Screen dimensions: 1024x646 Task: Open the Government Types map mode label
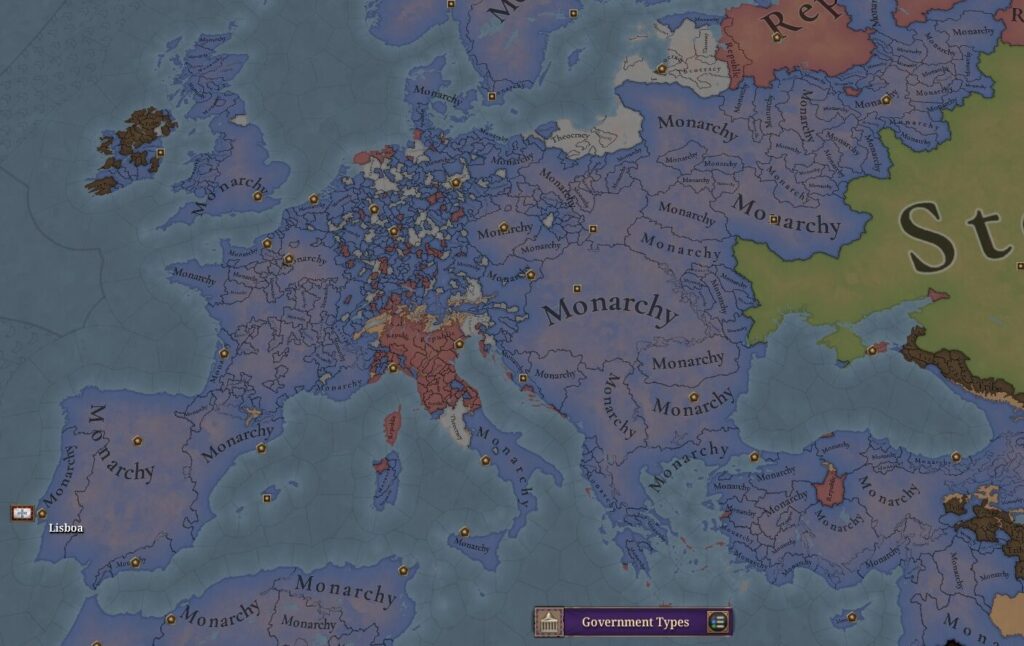635,622
